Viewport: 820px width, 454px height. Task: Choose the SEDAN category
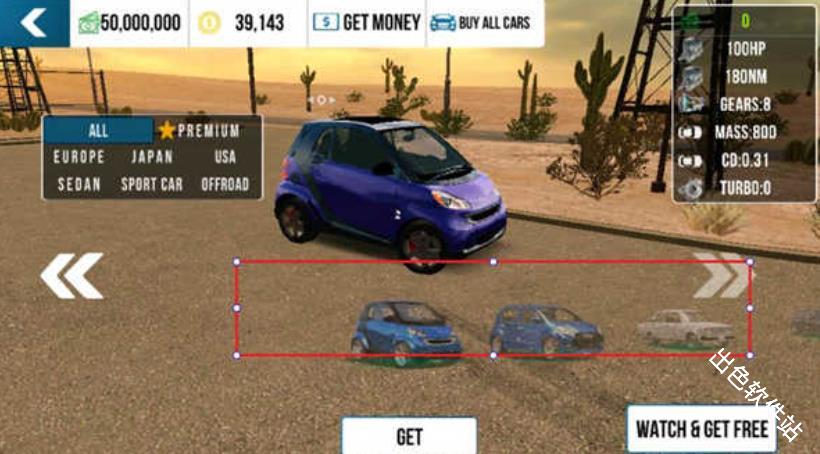[78, 184]
